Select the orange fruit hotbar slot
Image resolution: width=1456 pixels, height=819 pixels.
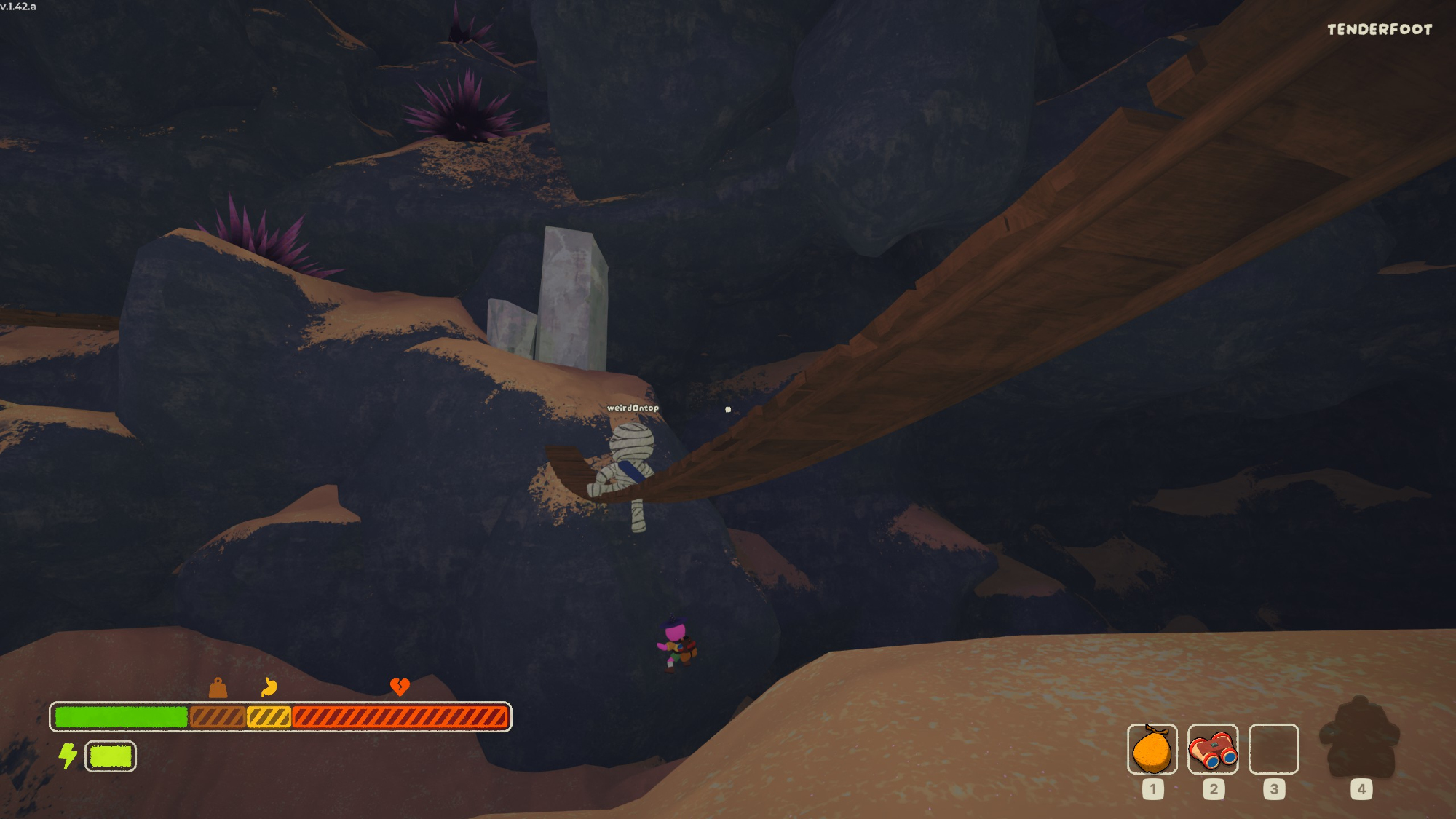pos(1152,749)
